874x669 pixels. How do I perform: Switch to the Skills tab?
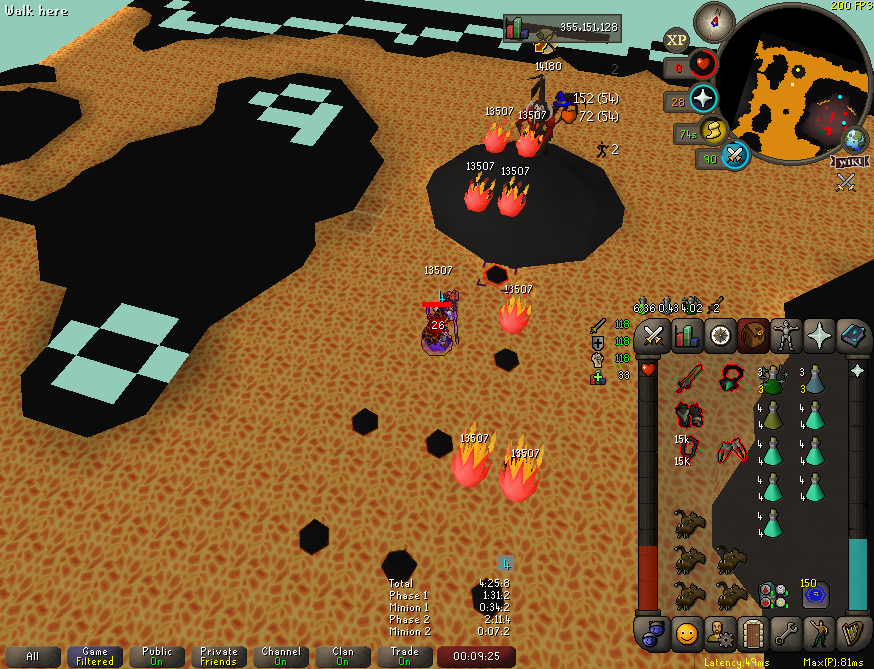686,336
